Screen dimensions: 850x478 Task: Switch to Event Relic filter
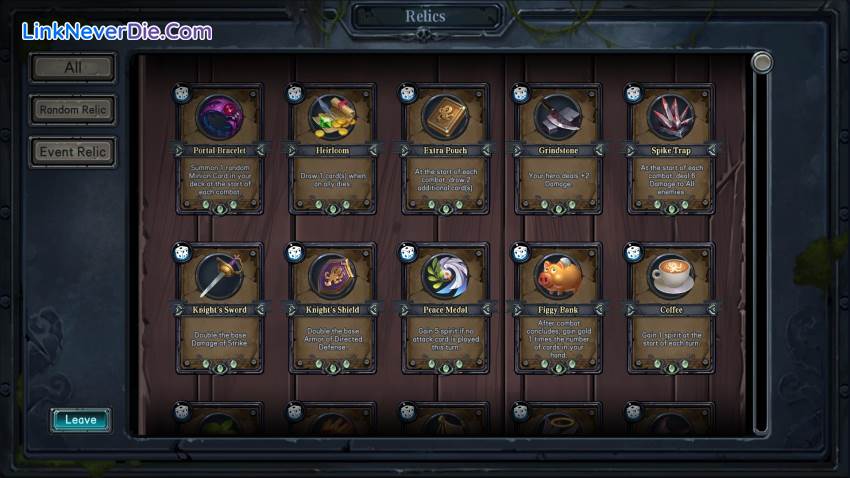click(x=72, y=152)
